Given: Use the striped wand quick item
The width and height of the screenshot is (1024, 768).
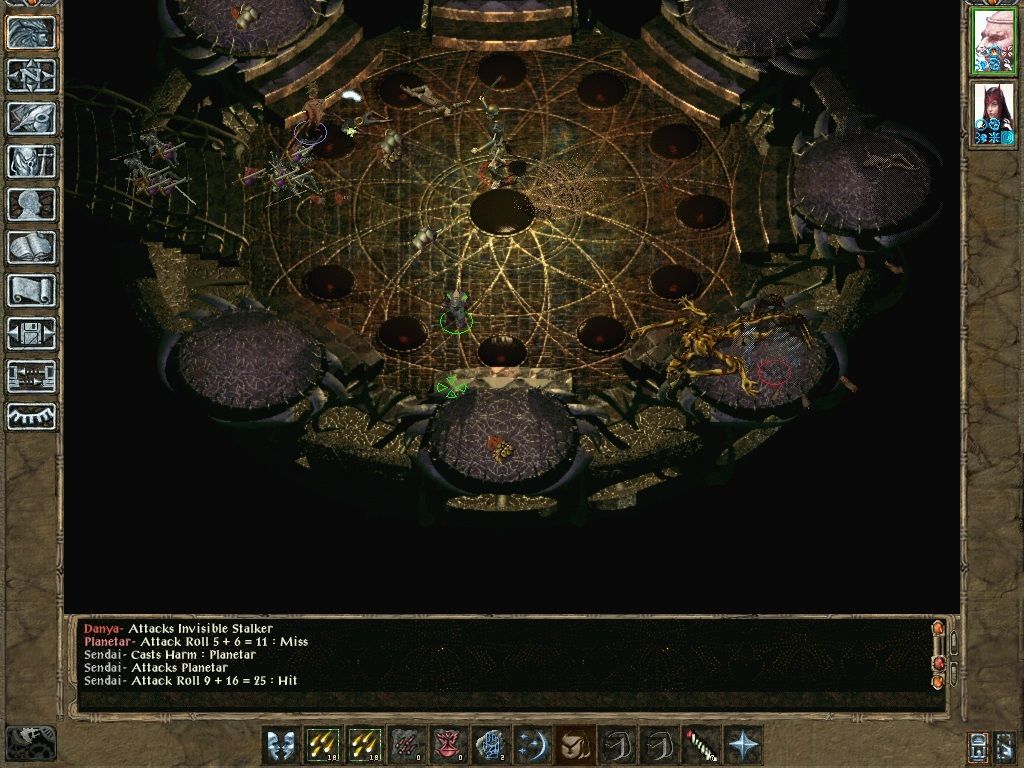Looking at the screenshot, I should [x=698, y=745].
